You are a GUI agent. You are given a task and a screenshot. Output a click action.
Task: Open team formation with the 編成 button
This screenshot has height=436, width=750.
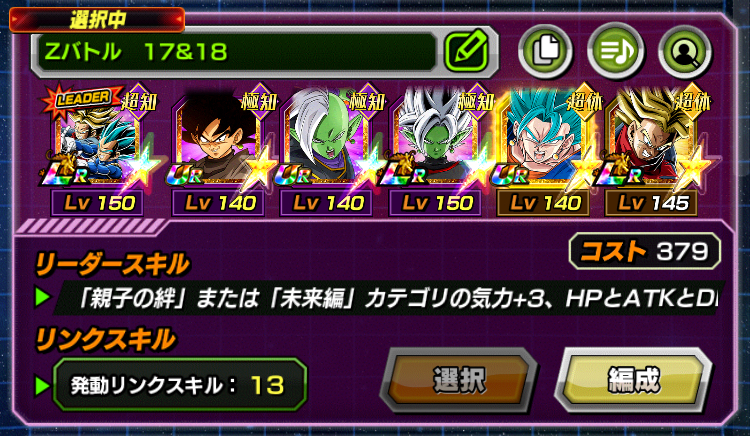(633, 381)
